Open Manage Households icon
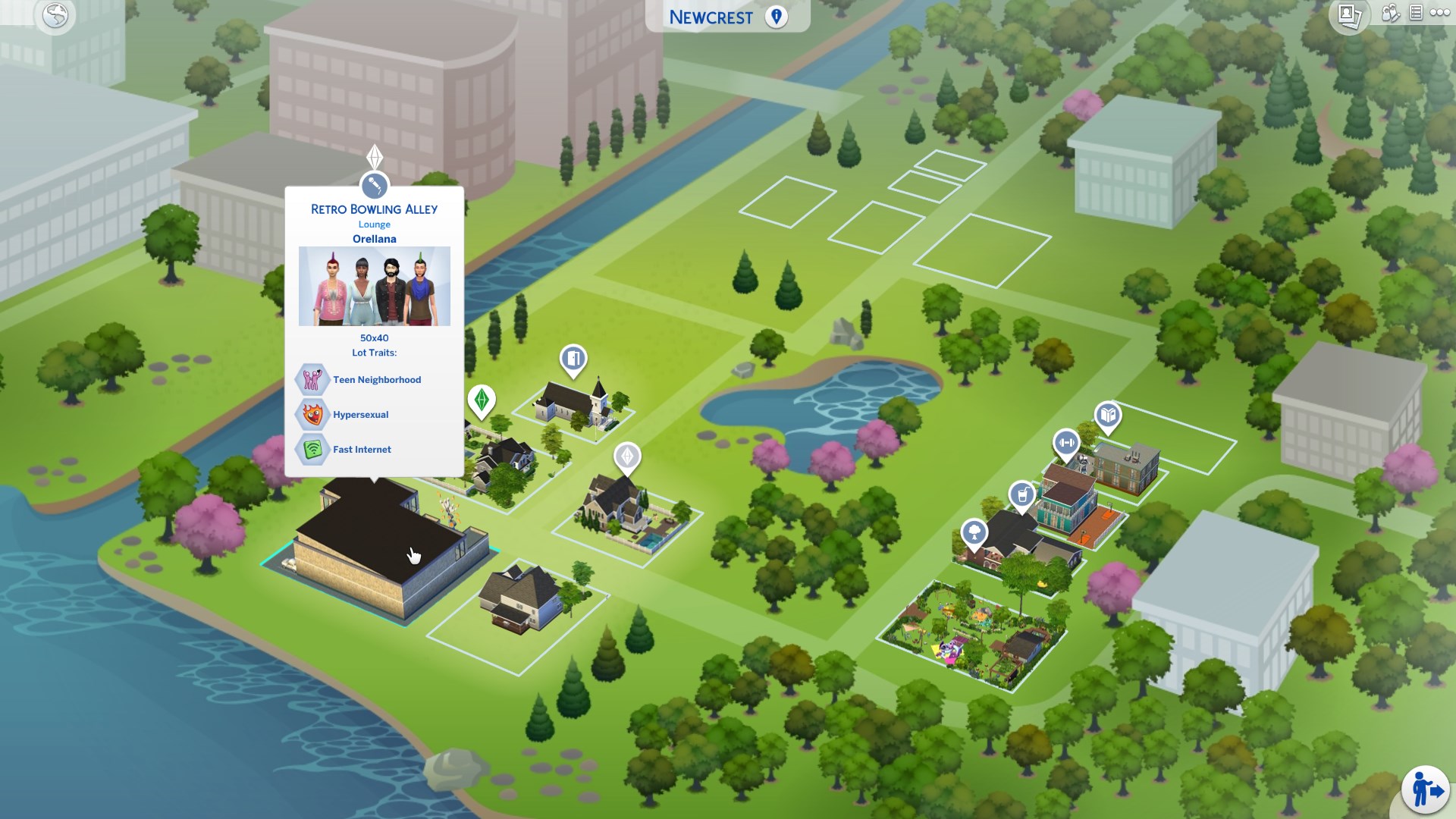 pyautogui.click(x=1390, y=13)
